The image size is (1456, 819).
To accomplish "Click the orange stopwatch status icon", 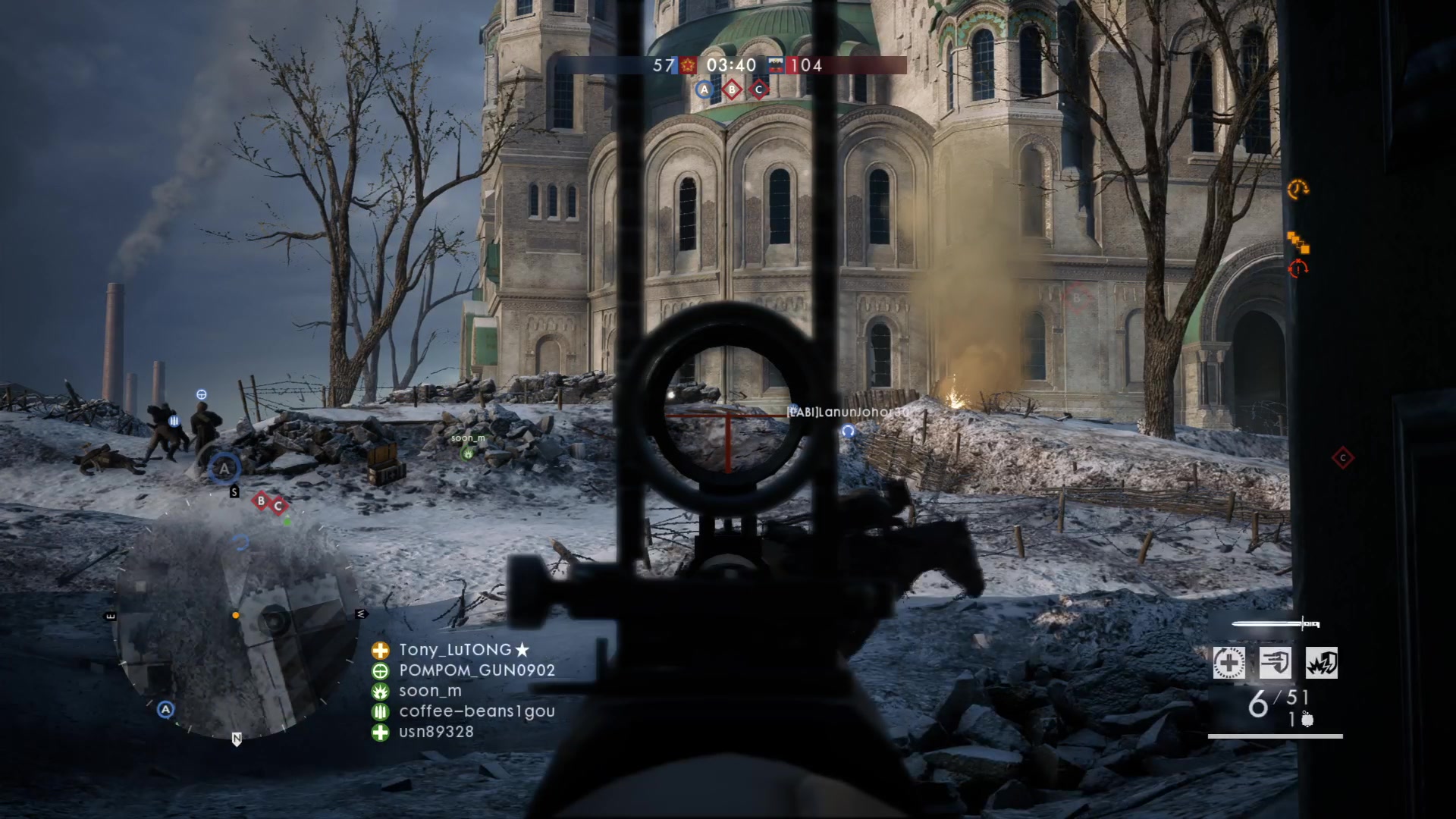I will (x=1298, y=188).
